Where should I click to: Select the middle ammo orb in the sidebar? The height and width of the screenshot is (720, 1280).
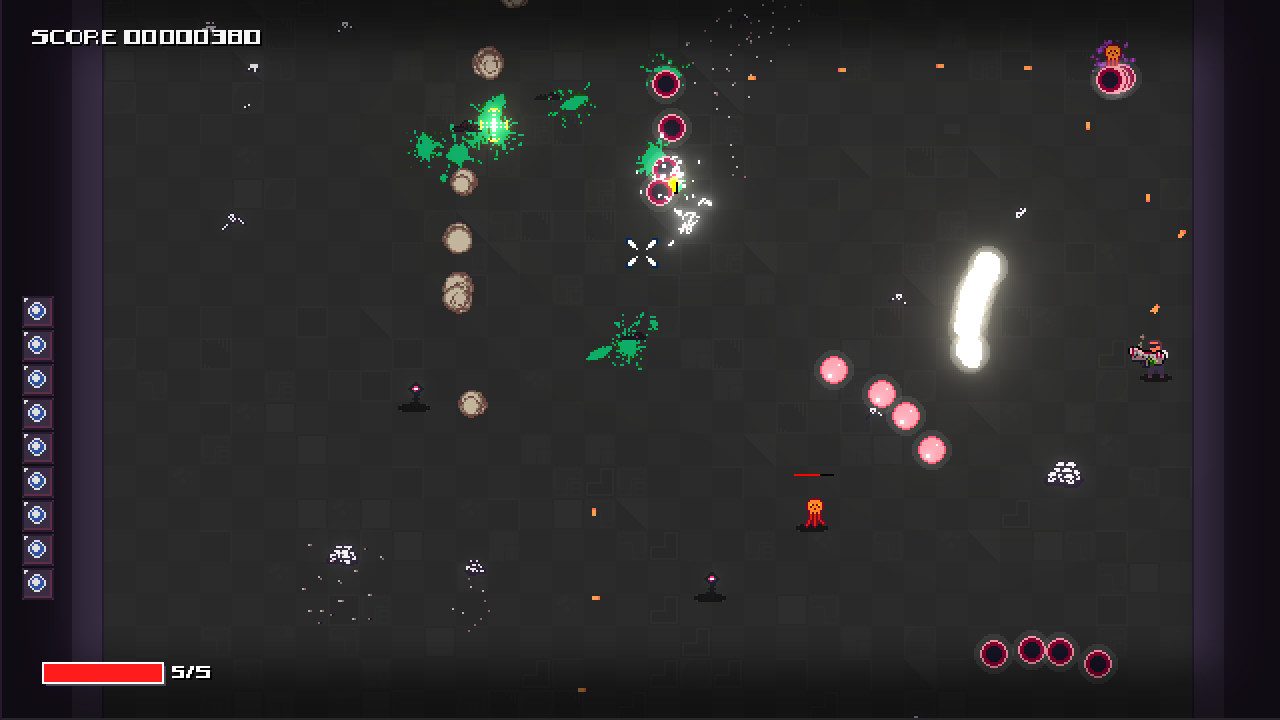point(37,445)
